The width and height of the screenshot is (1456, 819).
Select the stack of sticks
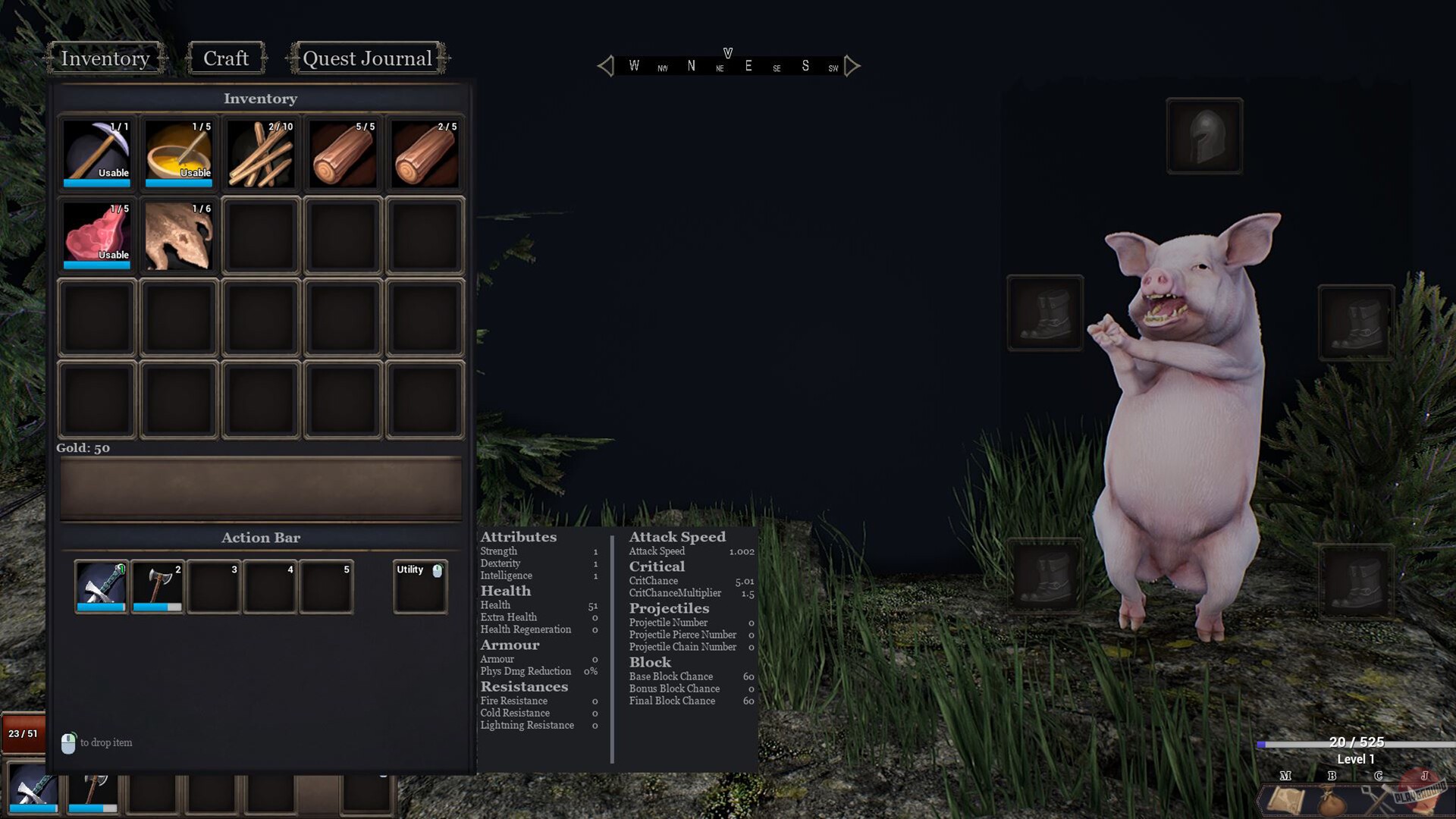(260, 153)
